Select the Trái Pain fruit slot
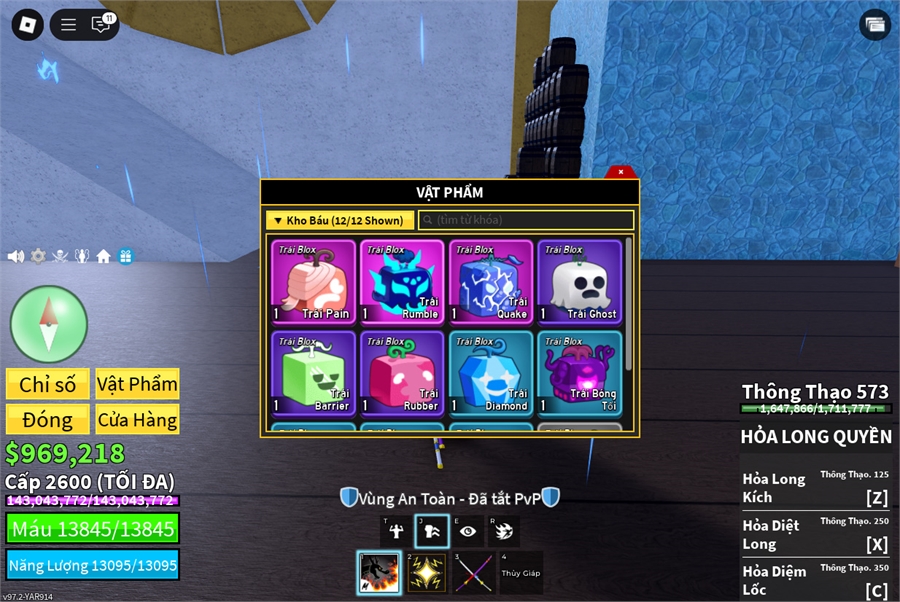The image size is (900, 602). pyautogui.click(x=314, y=282)
